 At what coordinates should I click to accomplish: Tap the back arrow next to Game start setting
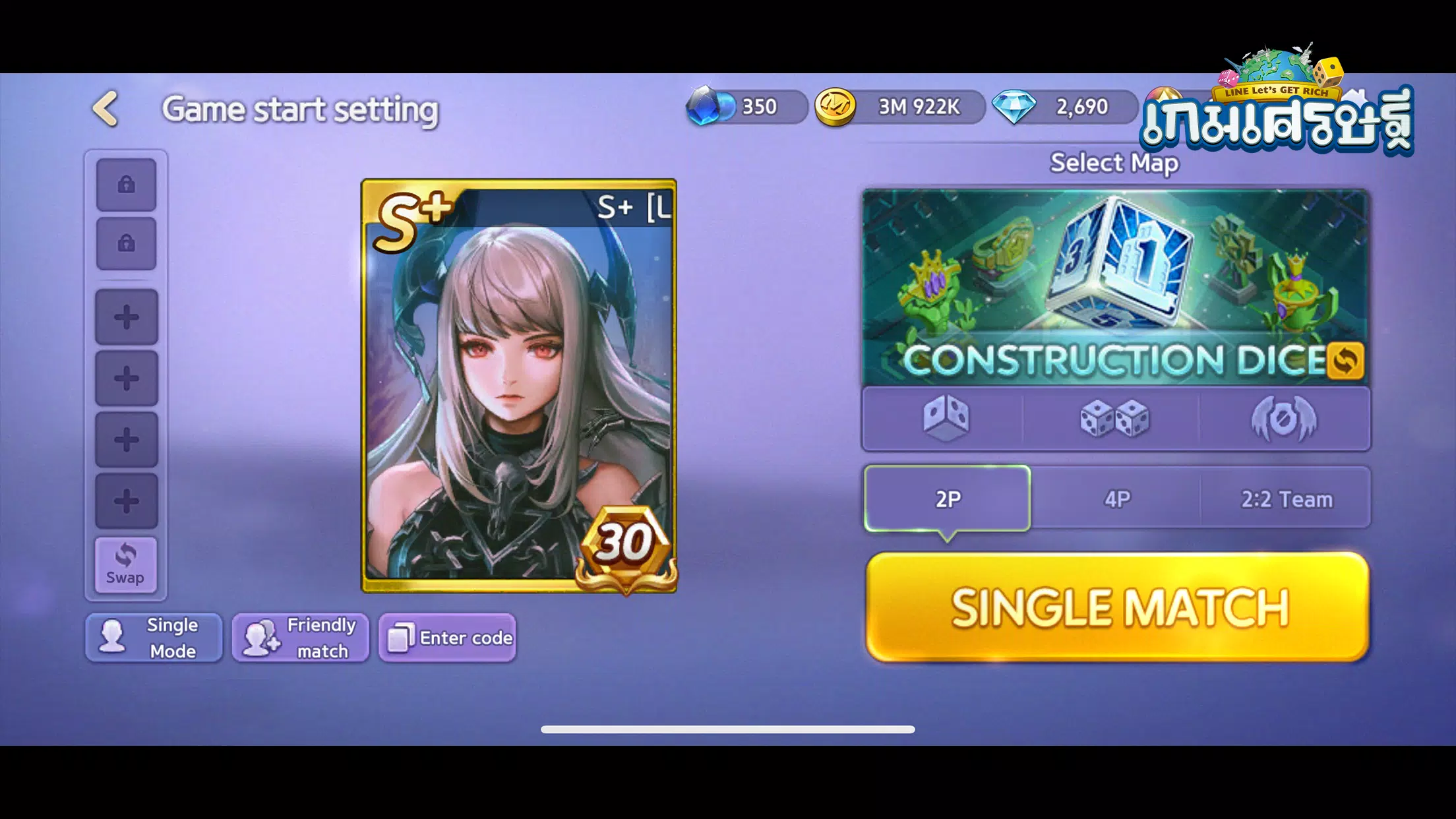coord(106,109)
